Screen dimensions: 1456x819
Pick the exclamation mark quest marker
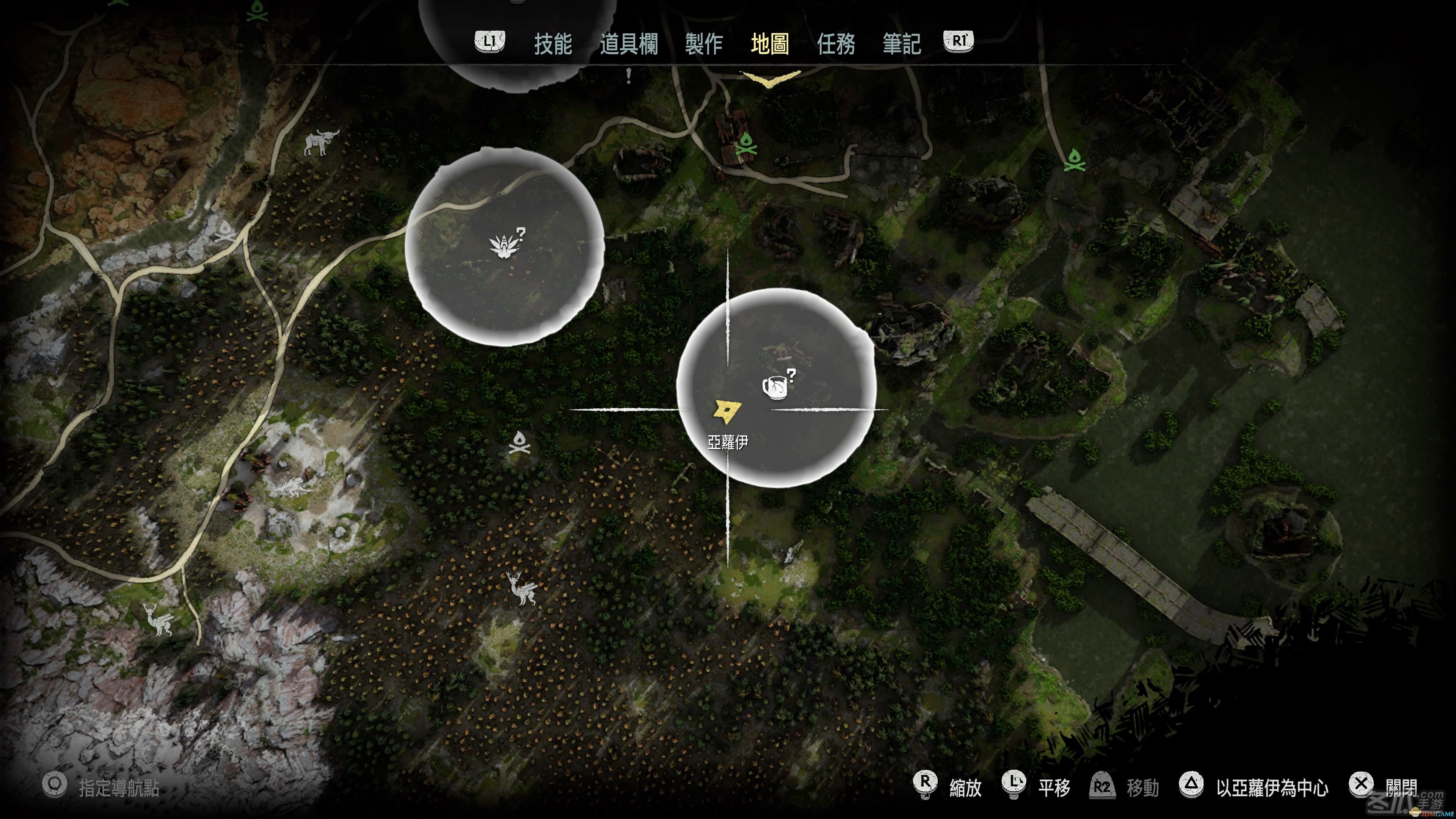pos(629,75)
